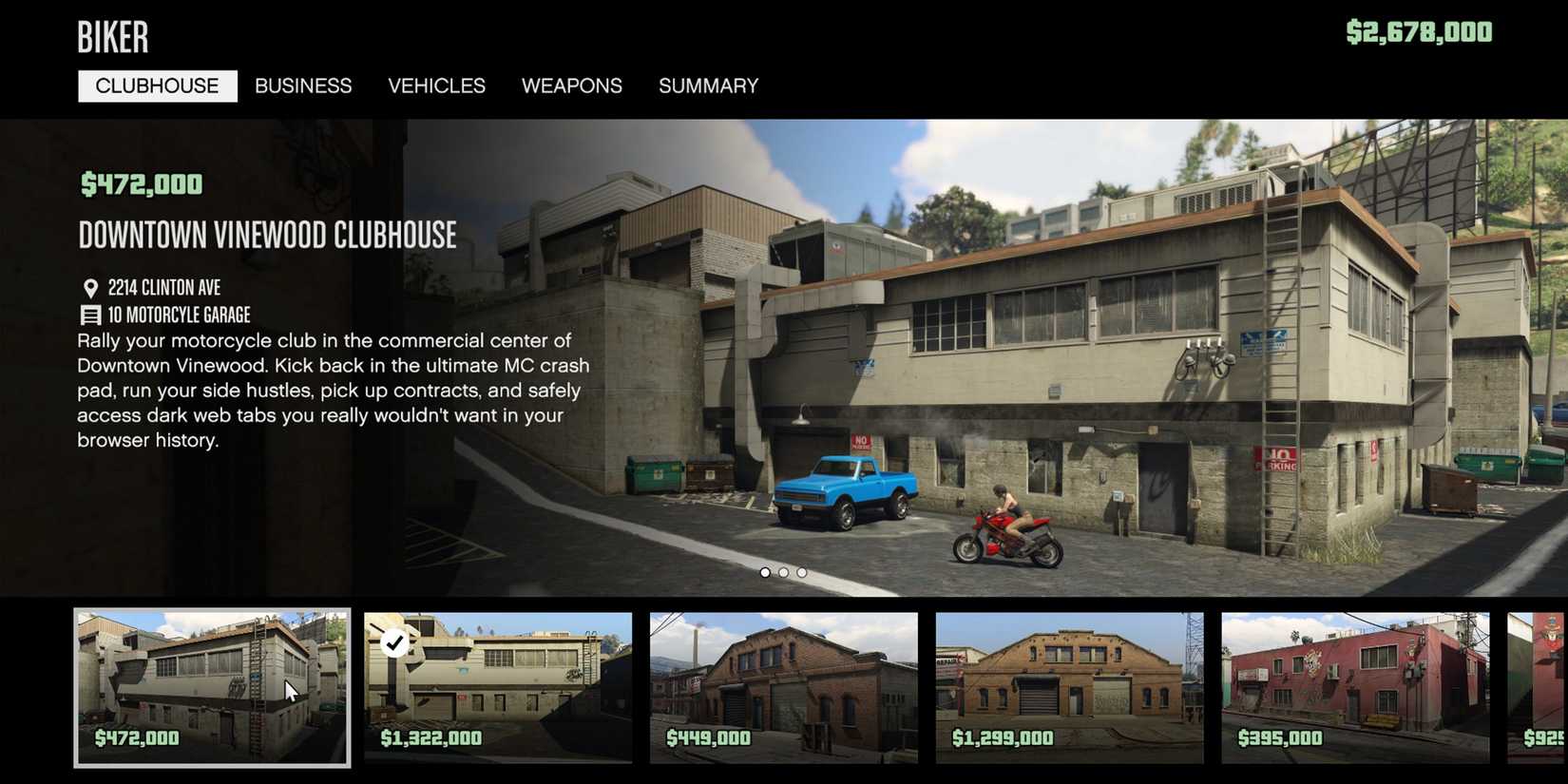Select the first carousel dot
Viewport: 1568px width, 784px height.
coord(766,572)
